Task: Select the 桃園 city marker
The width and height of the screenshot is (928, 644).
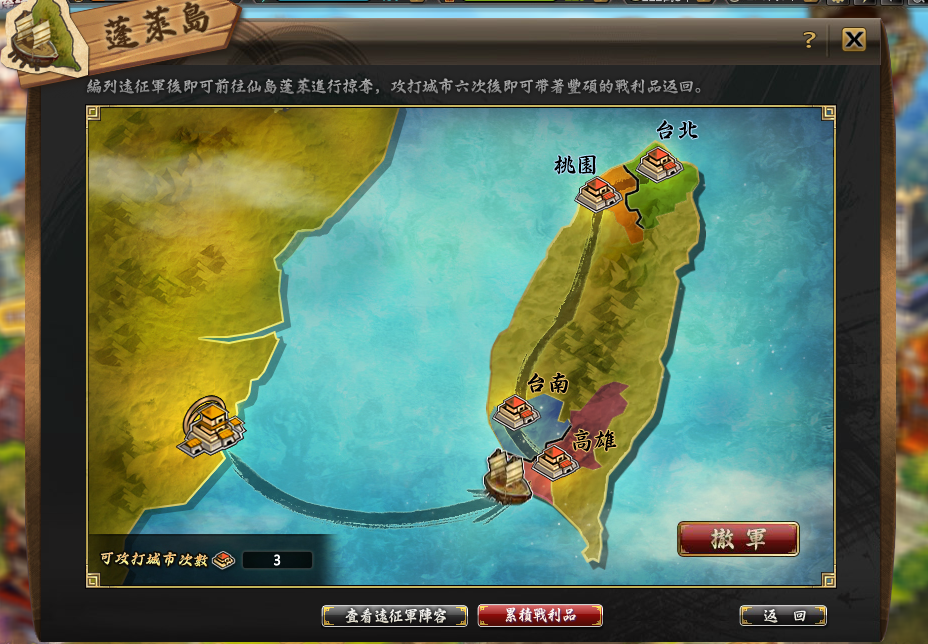Action: [x=599, y=193]
